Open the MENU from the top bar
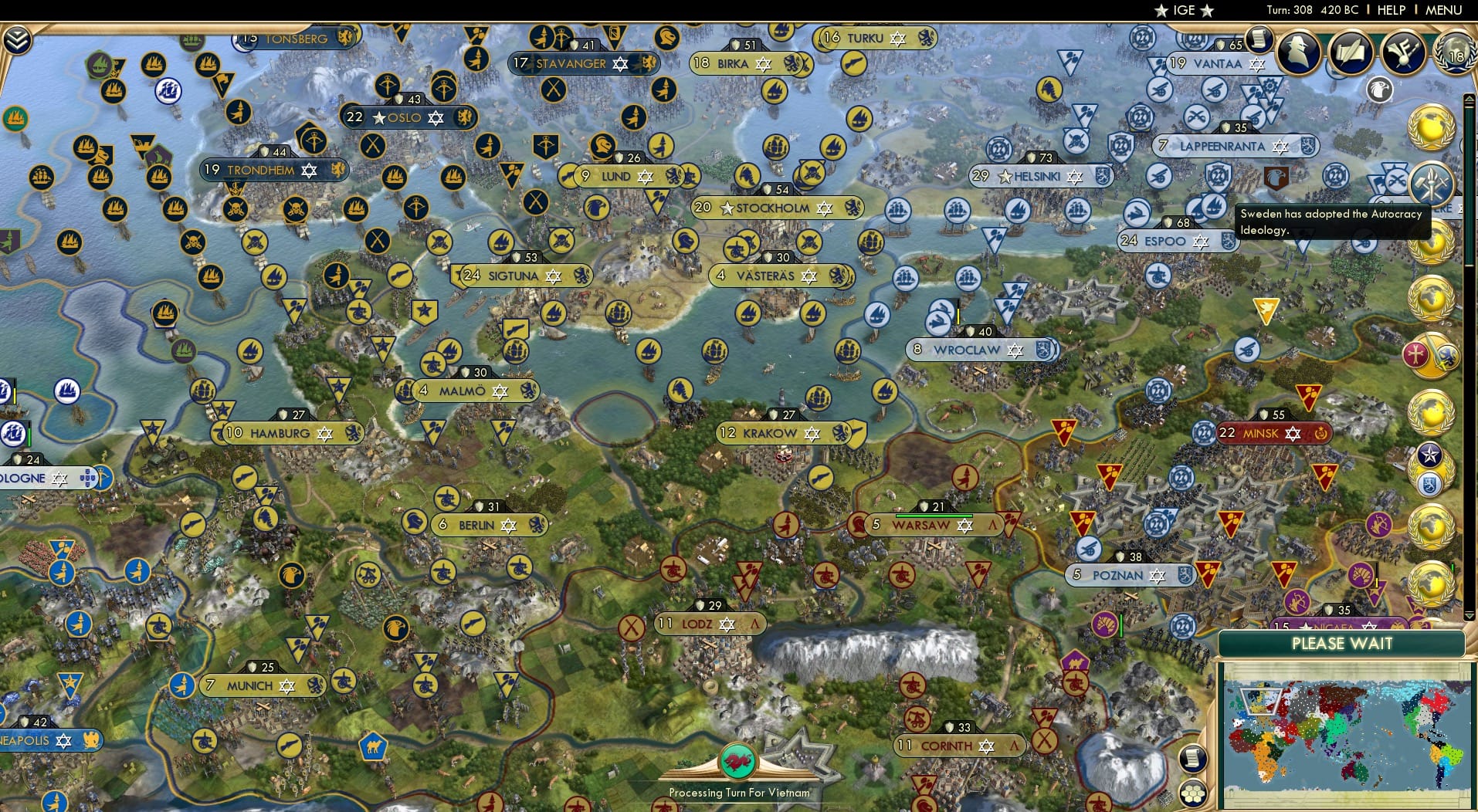The height and width of the screenshot is (812, 1478). (x=1445, y=10)
